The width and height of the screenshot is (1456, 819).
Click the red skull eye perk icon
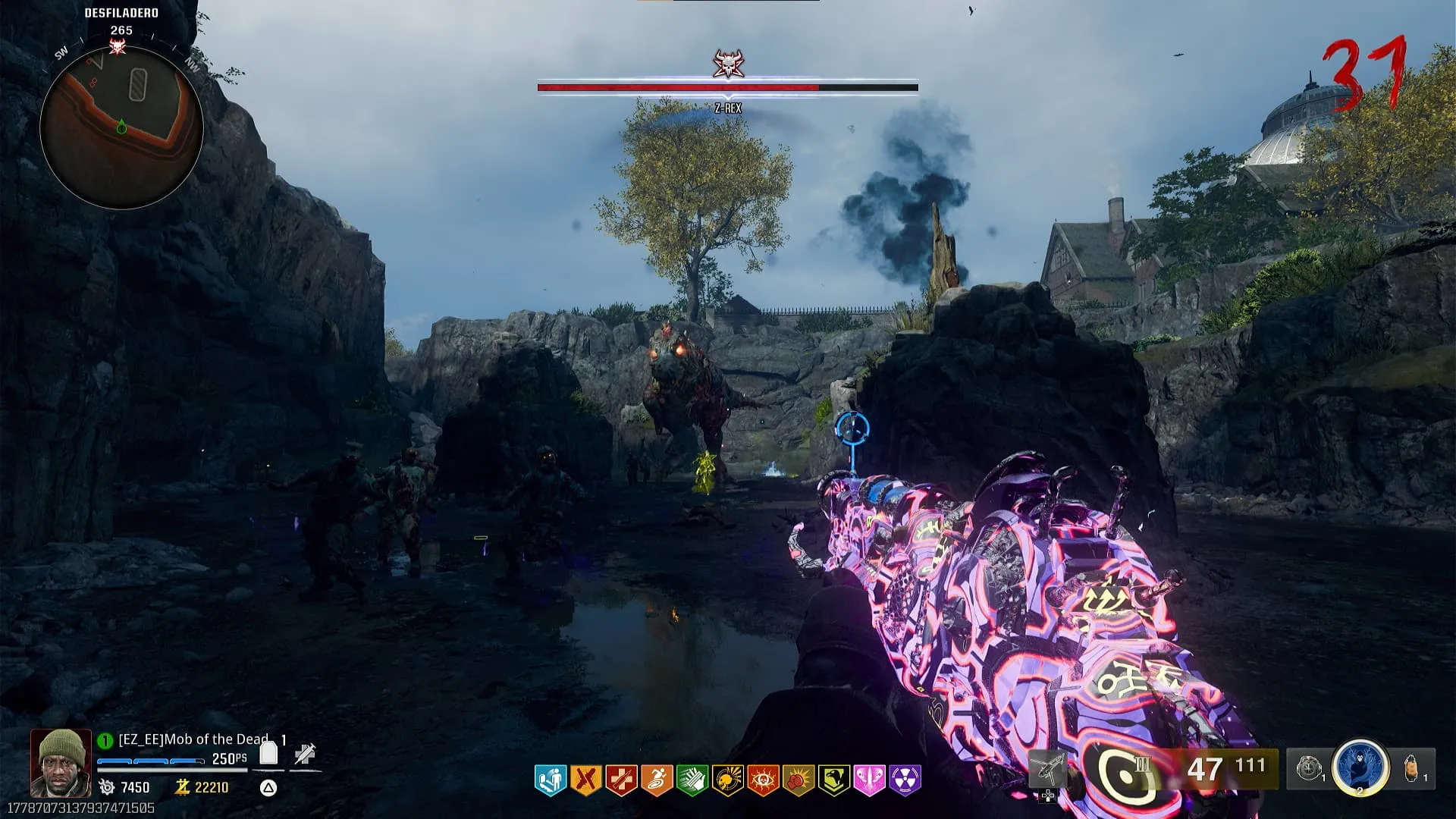tap(762, 780)
